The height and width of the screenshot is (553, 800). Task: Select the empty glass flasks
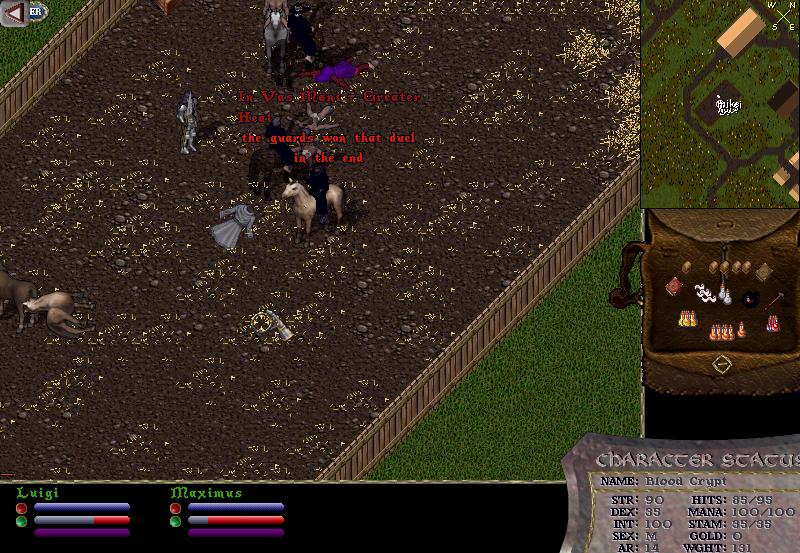723,296
